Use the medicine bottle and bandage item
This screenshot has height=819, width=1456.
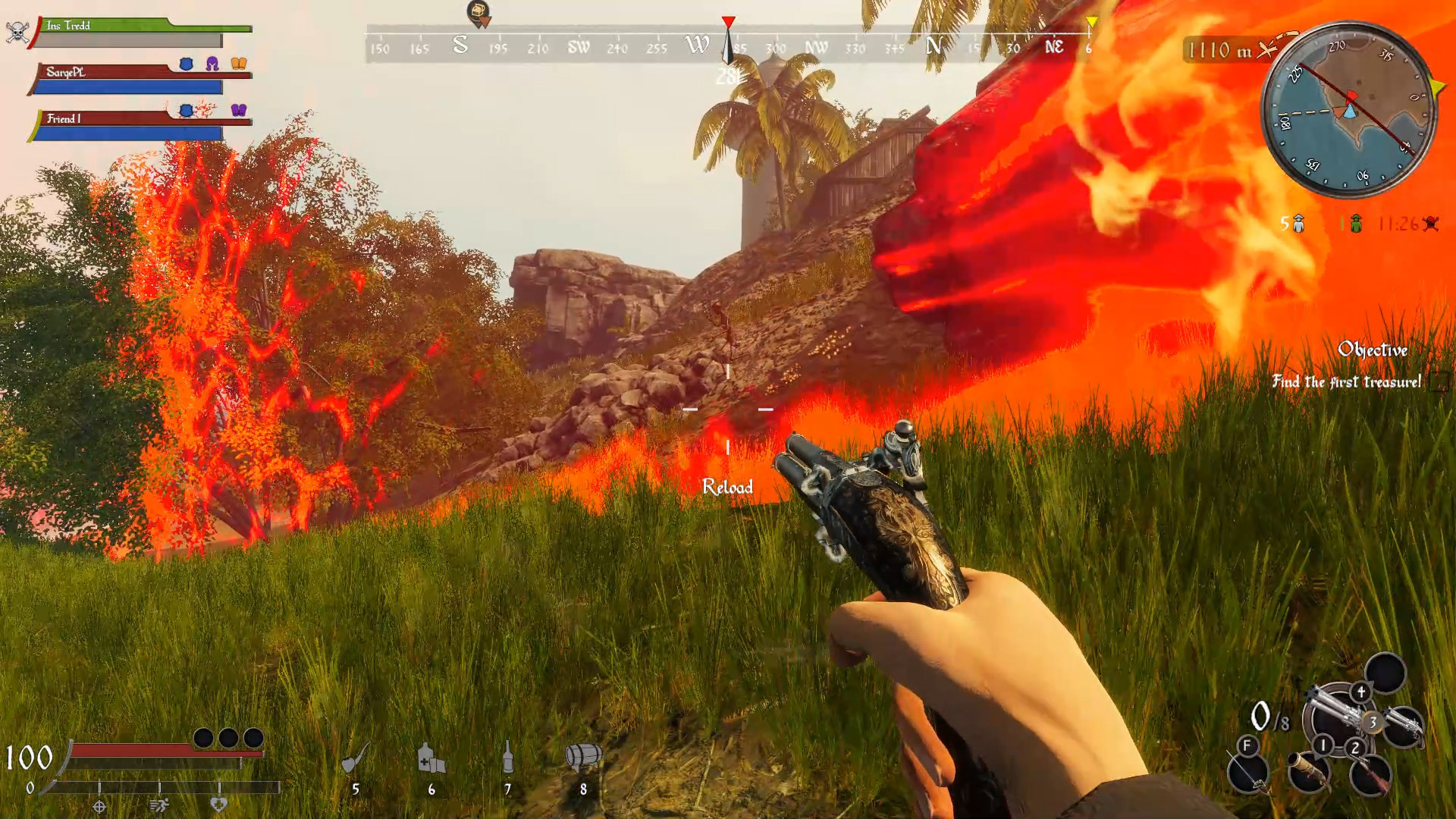click(x=431, y=758)
